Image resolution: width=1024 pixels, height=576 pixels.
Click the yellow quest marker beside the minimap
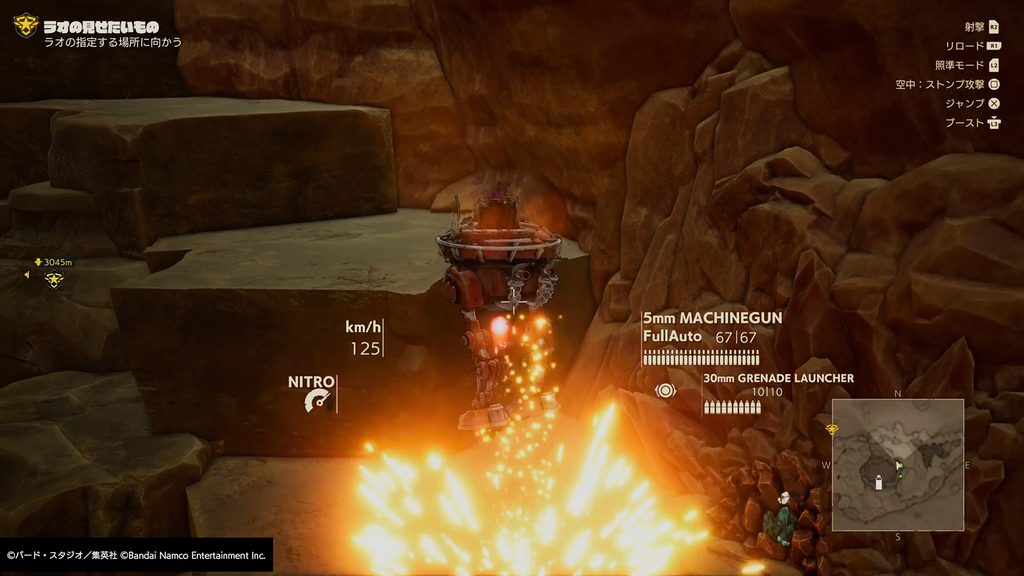tap(830, 429)
